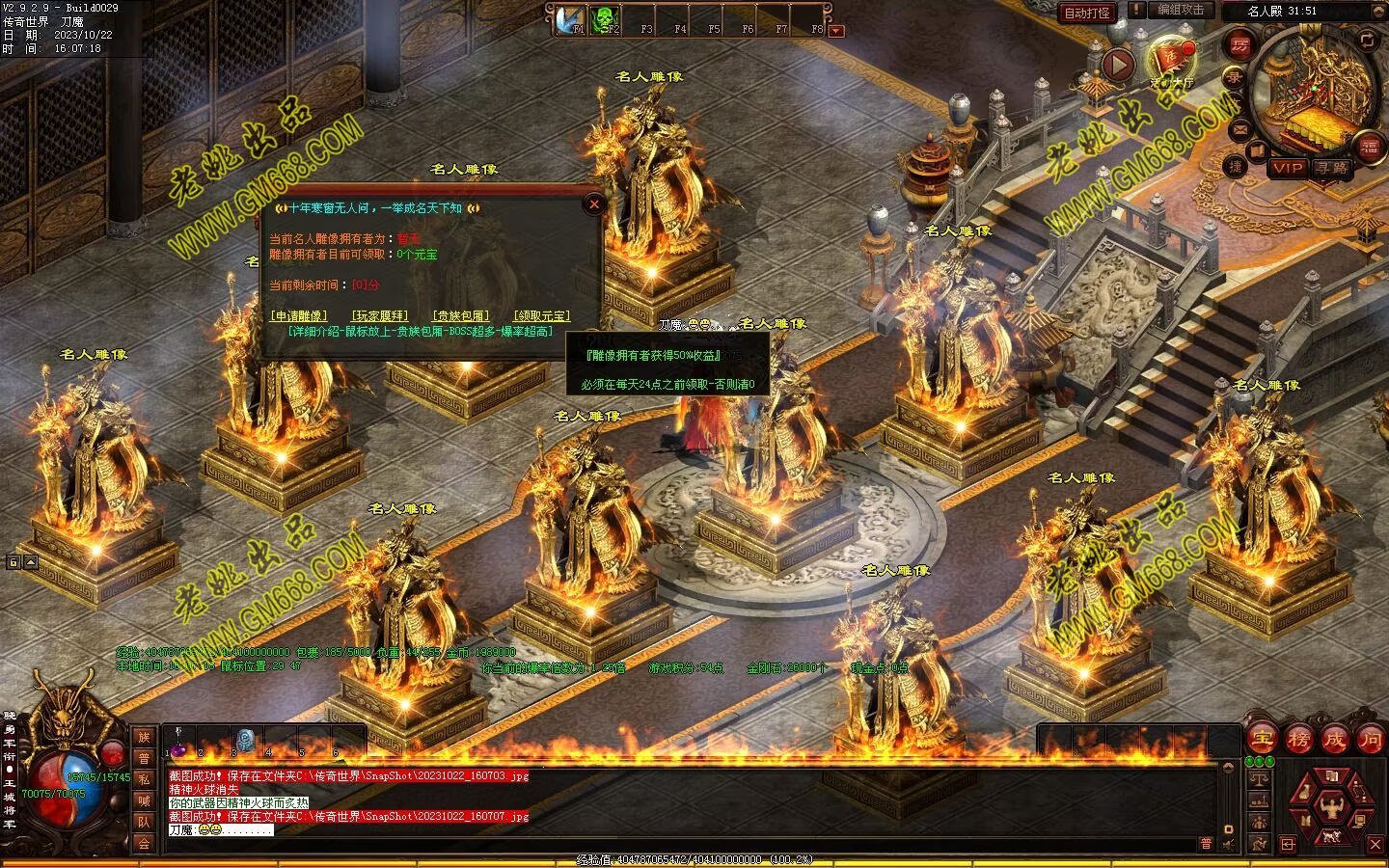Switch chat to the 喊 shout channel
The image size is (1389, 868).
tap(144, 800)
